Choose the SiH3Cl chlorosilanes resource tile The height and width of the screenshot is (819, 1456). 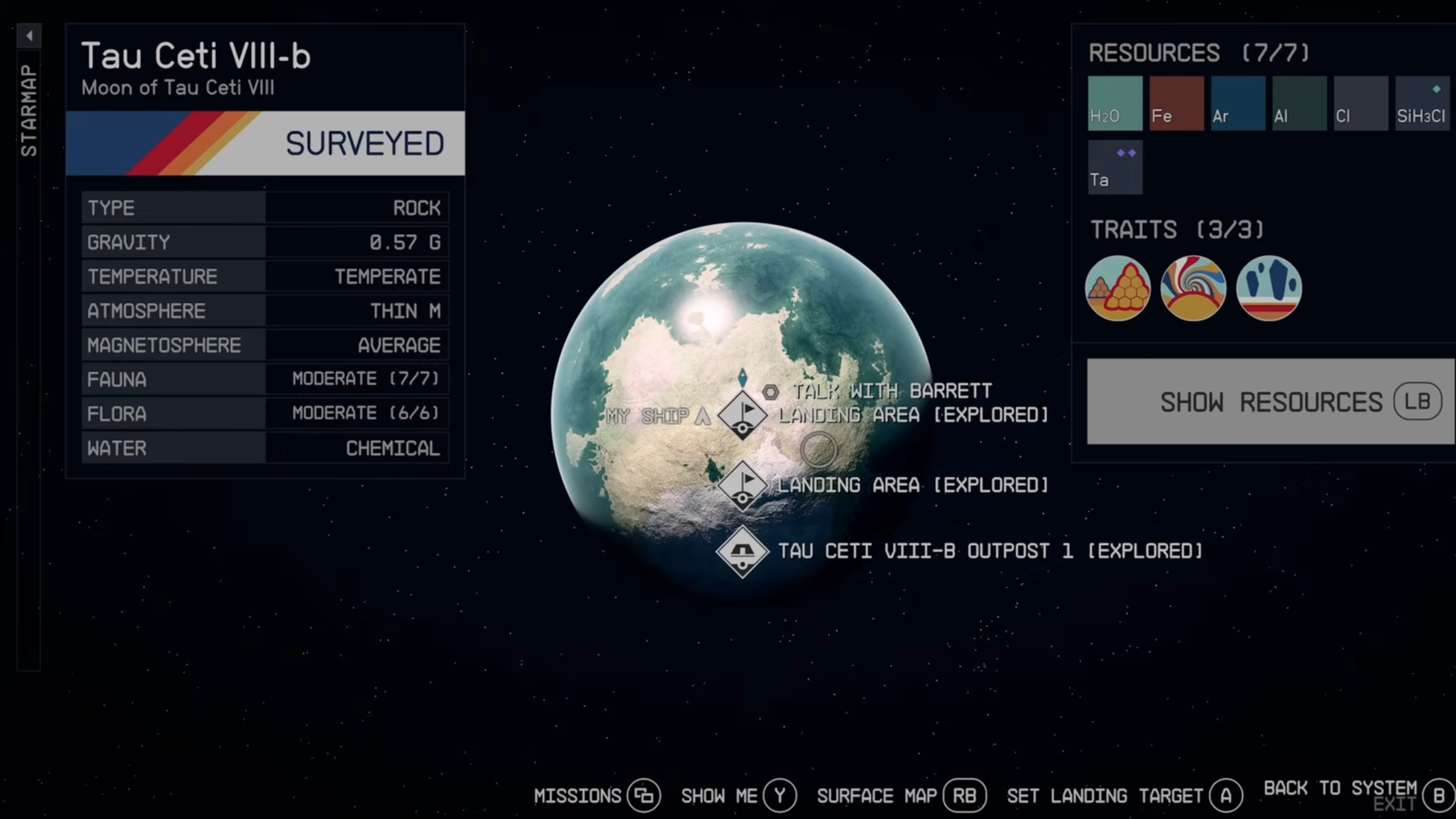coord(1421,104)
